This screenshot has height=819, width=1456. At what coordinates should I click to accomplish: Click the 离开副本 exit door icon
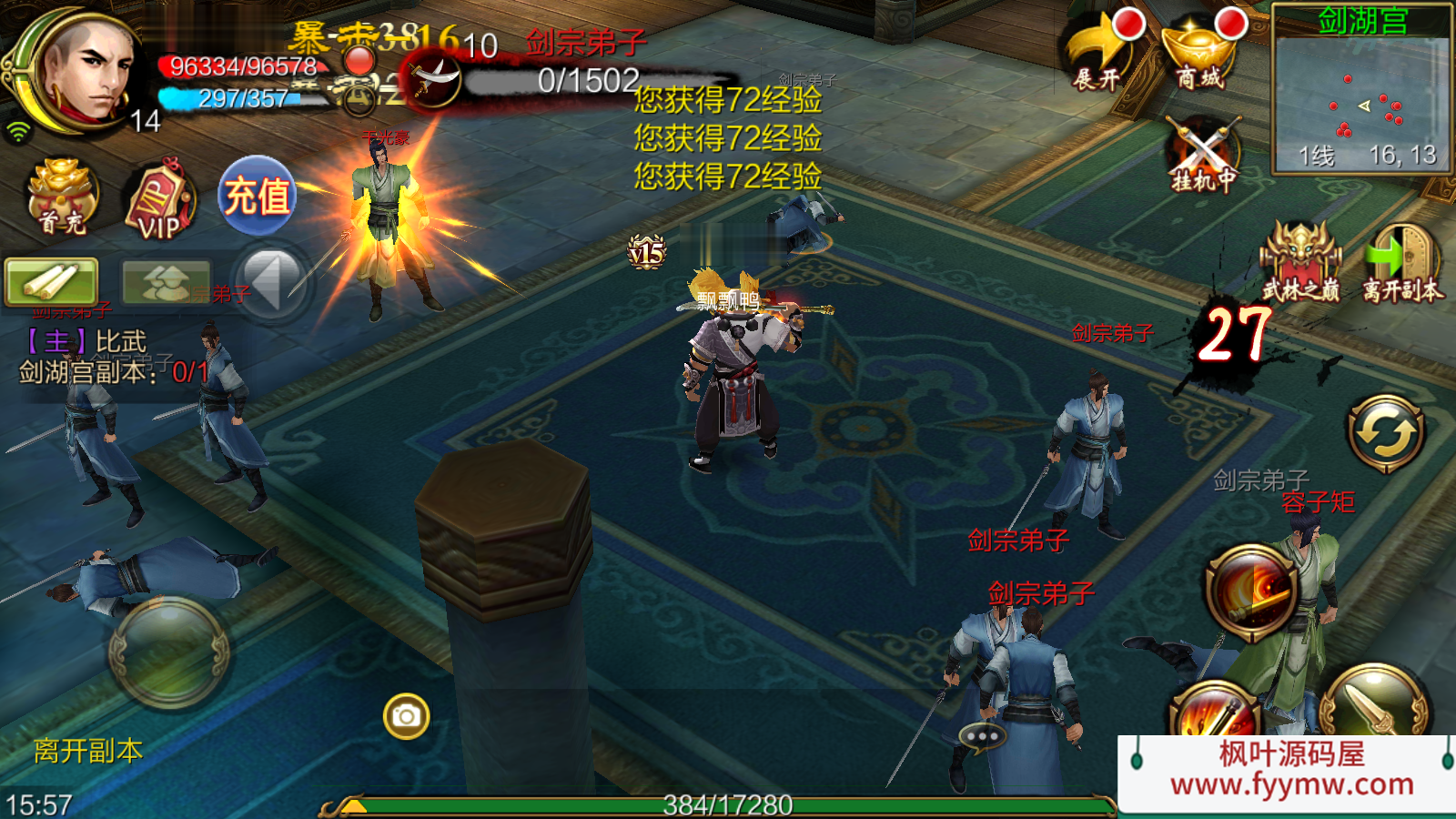1402,261
